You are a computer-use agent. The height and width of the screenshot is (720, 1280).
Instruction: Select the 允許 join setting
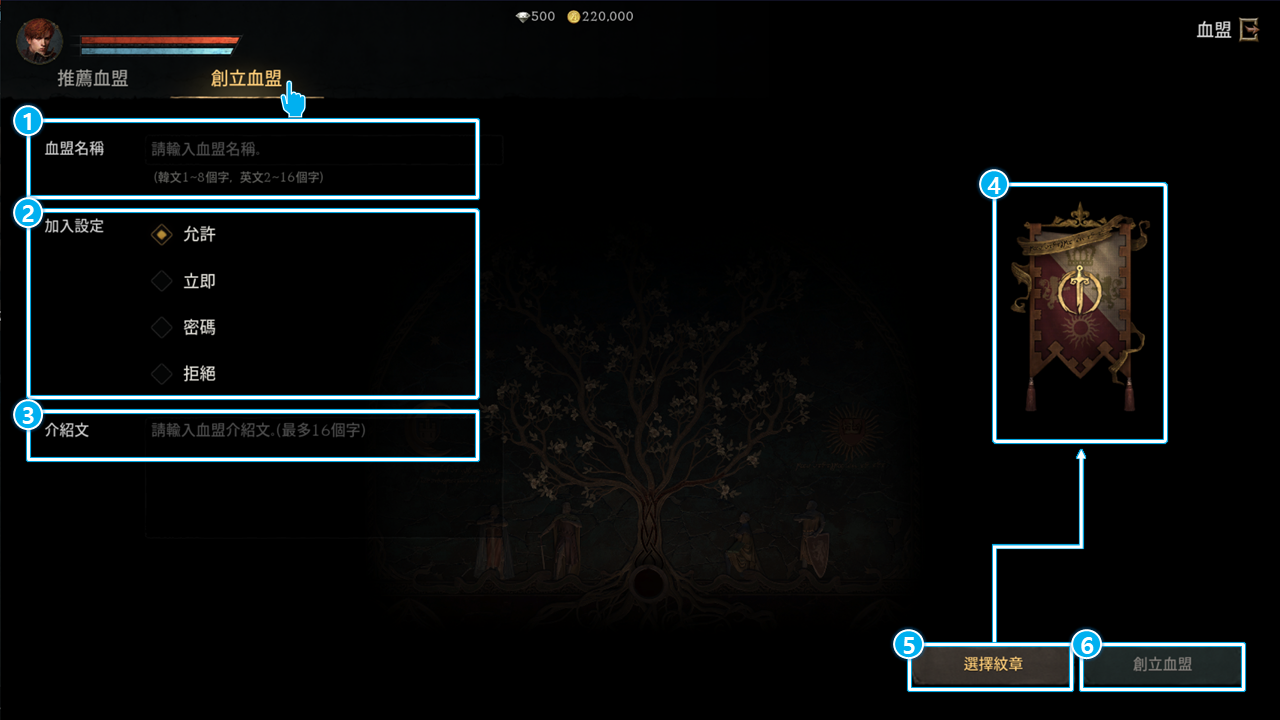pos(162,235)
